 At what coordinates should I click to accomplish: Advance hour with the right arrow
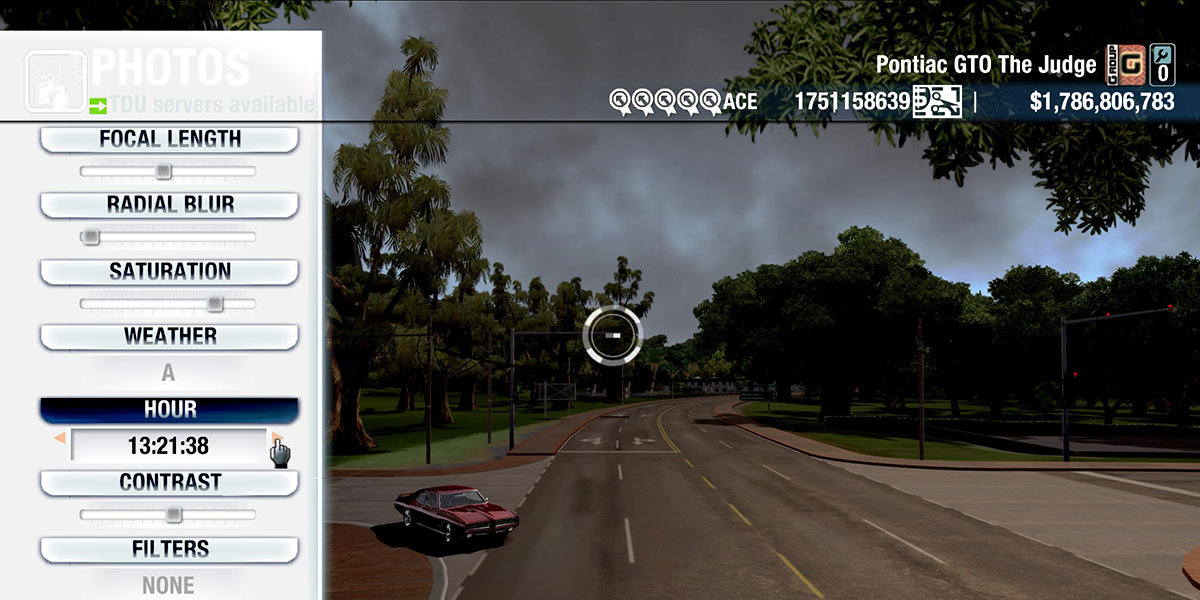pyautogui.click(x=275, y=439)
